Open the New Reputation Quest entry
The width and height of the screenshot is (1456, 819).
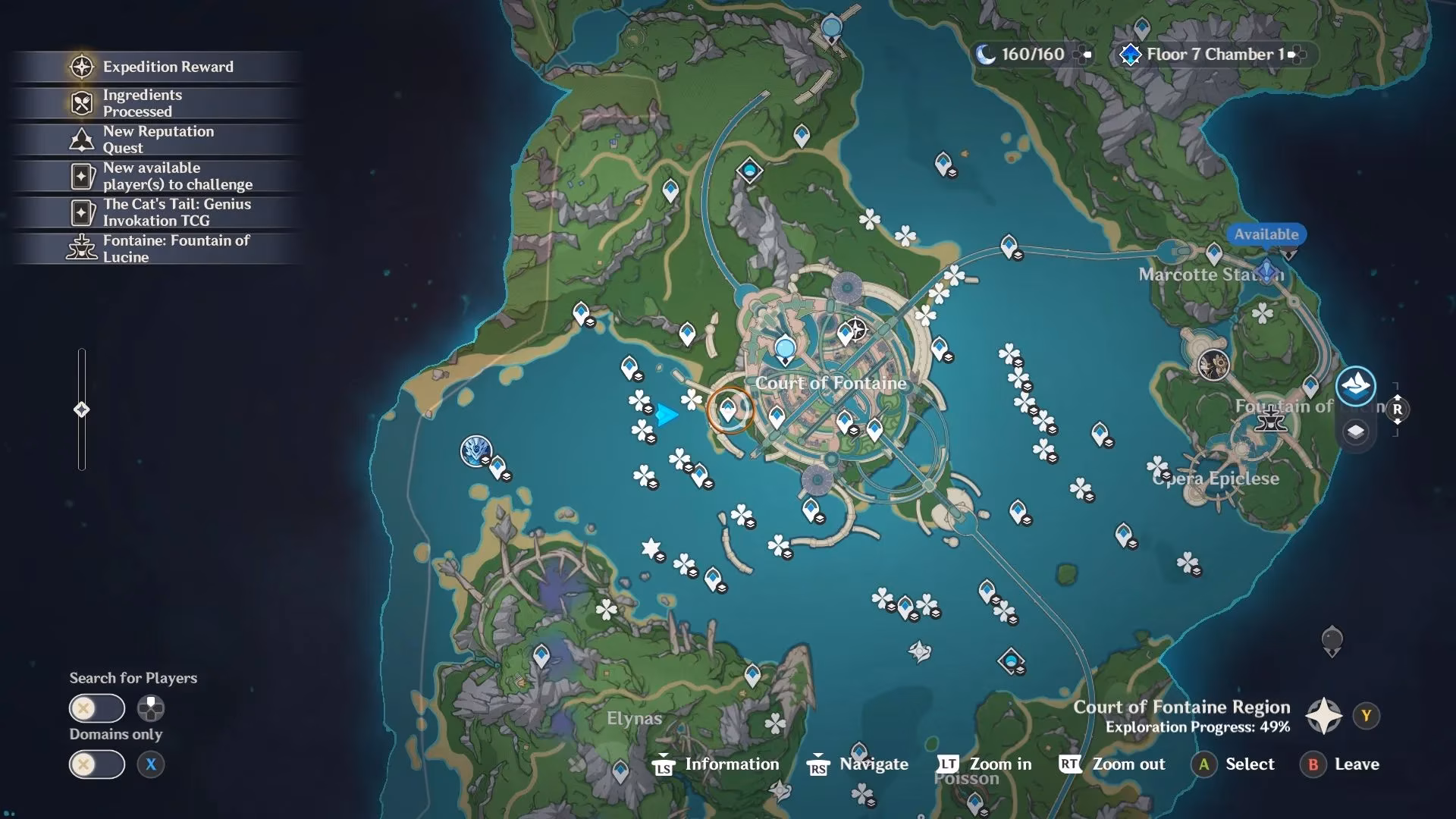[158, 140]
